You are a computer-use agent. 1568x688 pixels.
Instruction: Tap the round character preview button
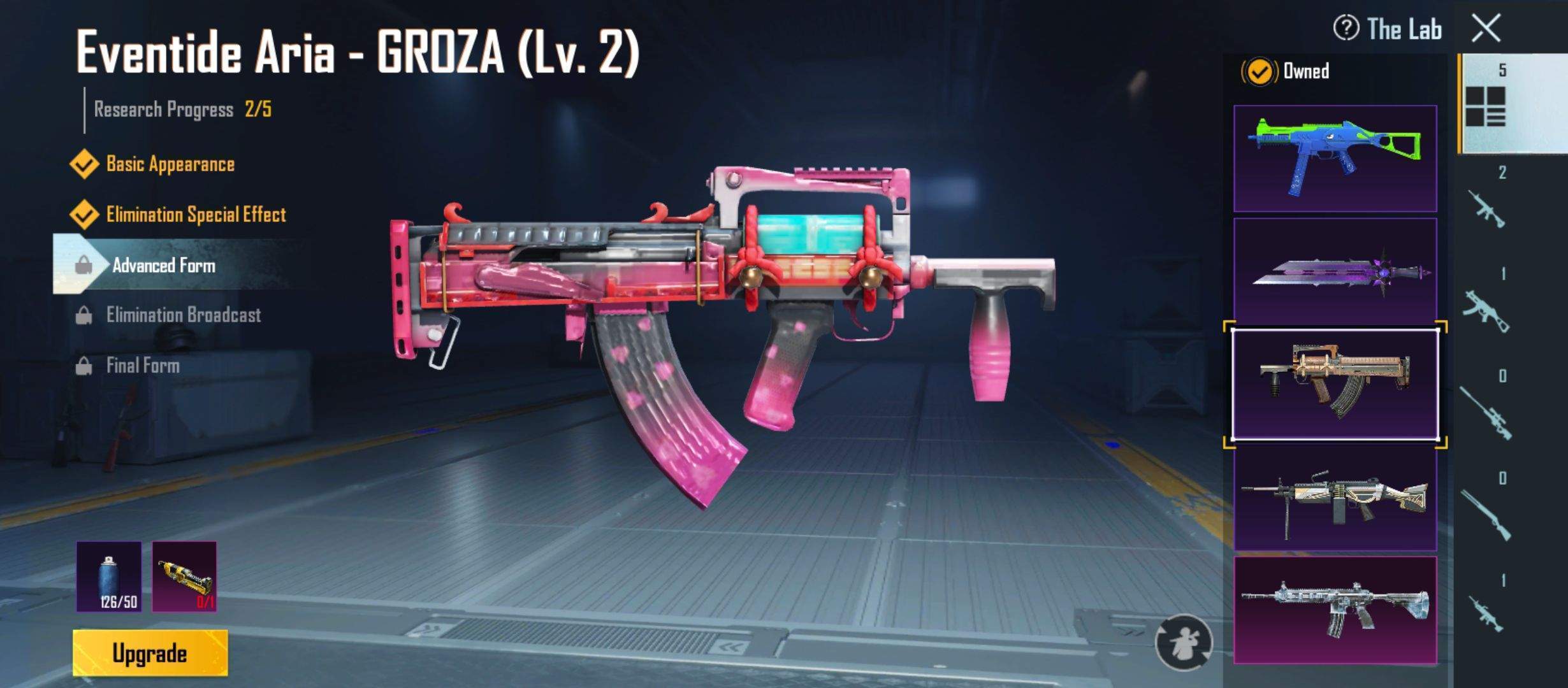pos(1184,642)
